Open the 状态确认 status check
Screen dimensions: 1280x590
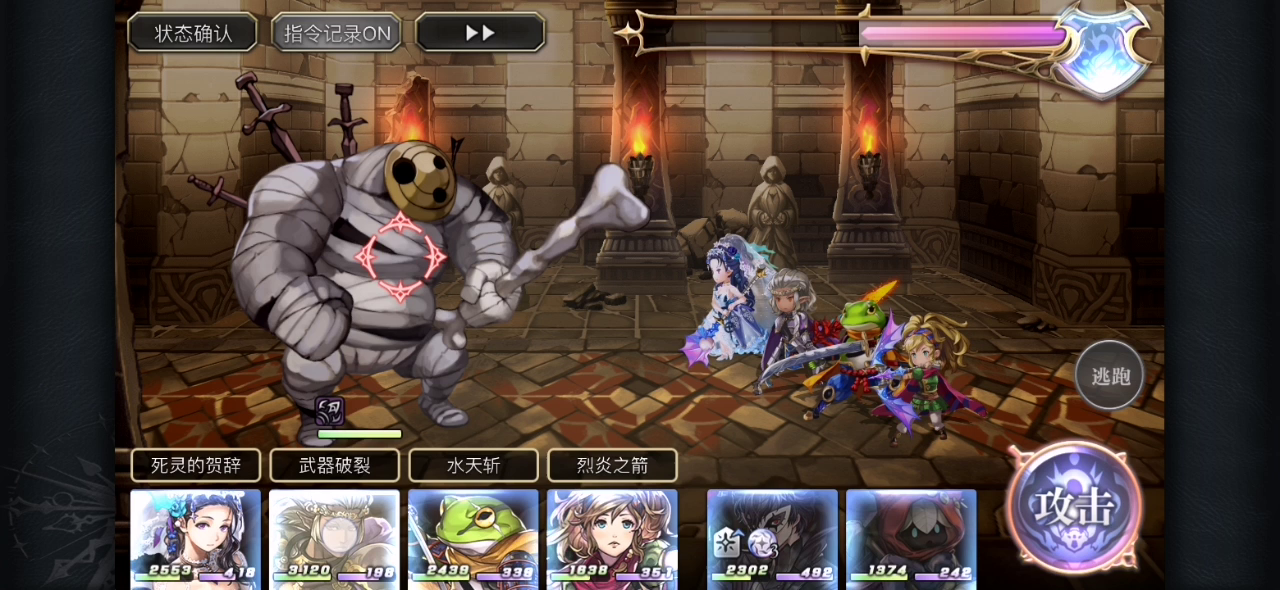tap(193, 33)
